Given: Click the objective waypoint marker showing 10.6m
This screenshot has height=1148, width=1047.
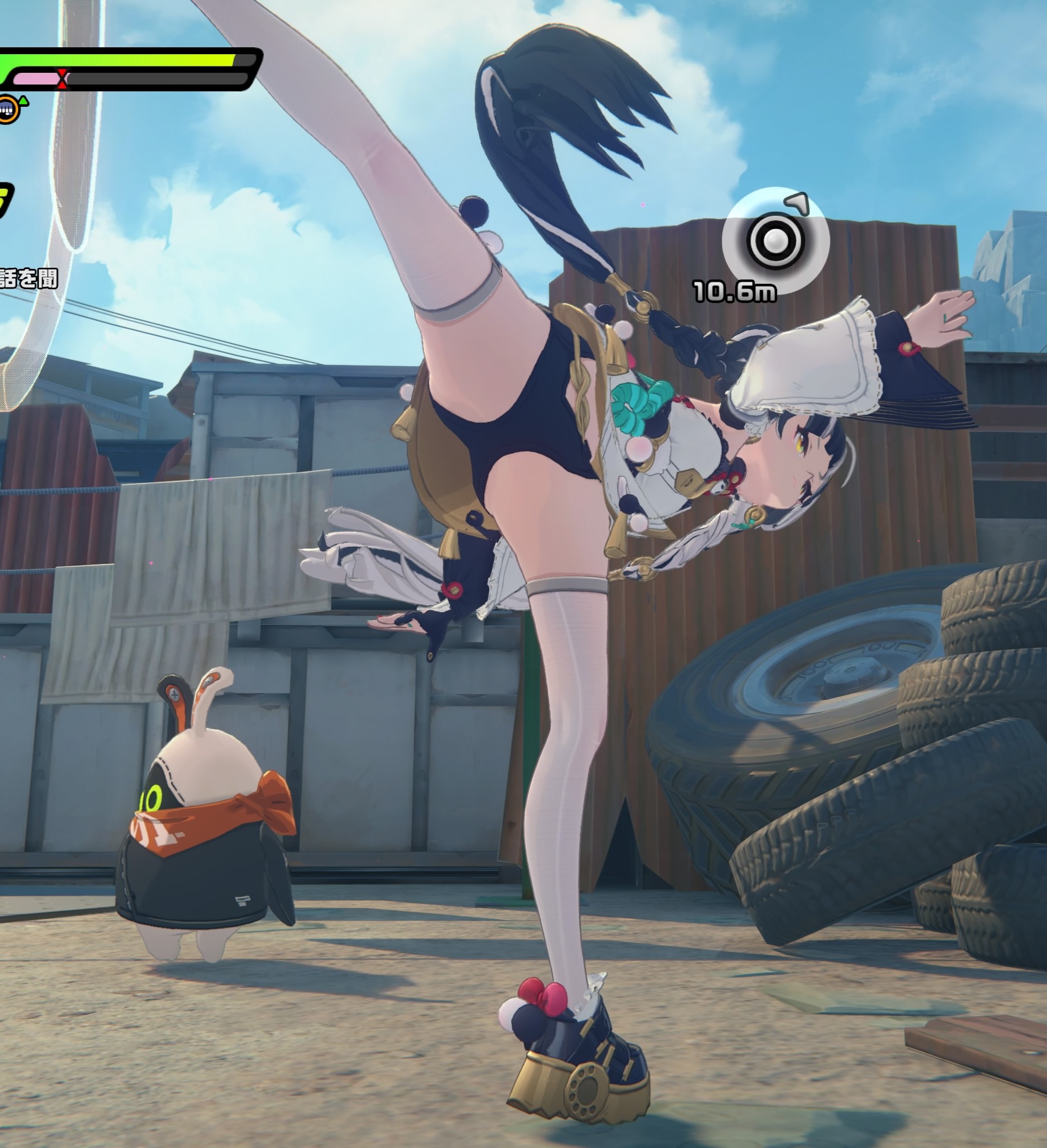Looking at the screenshot, I should pyautogui.click(x=775, y=241).
